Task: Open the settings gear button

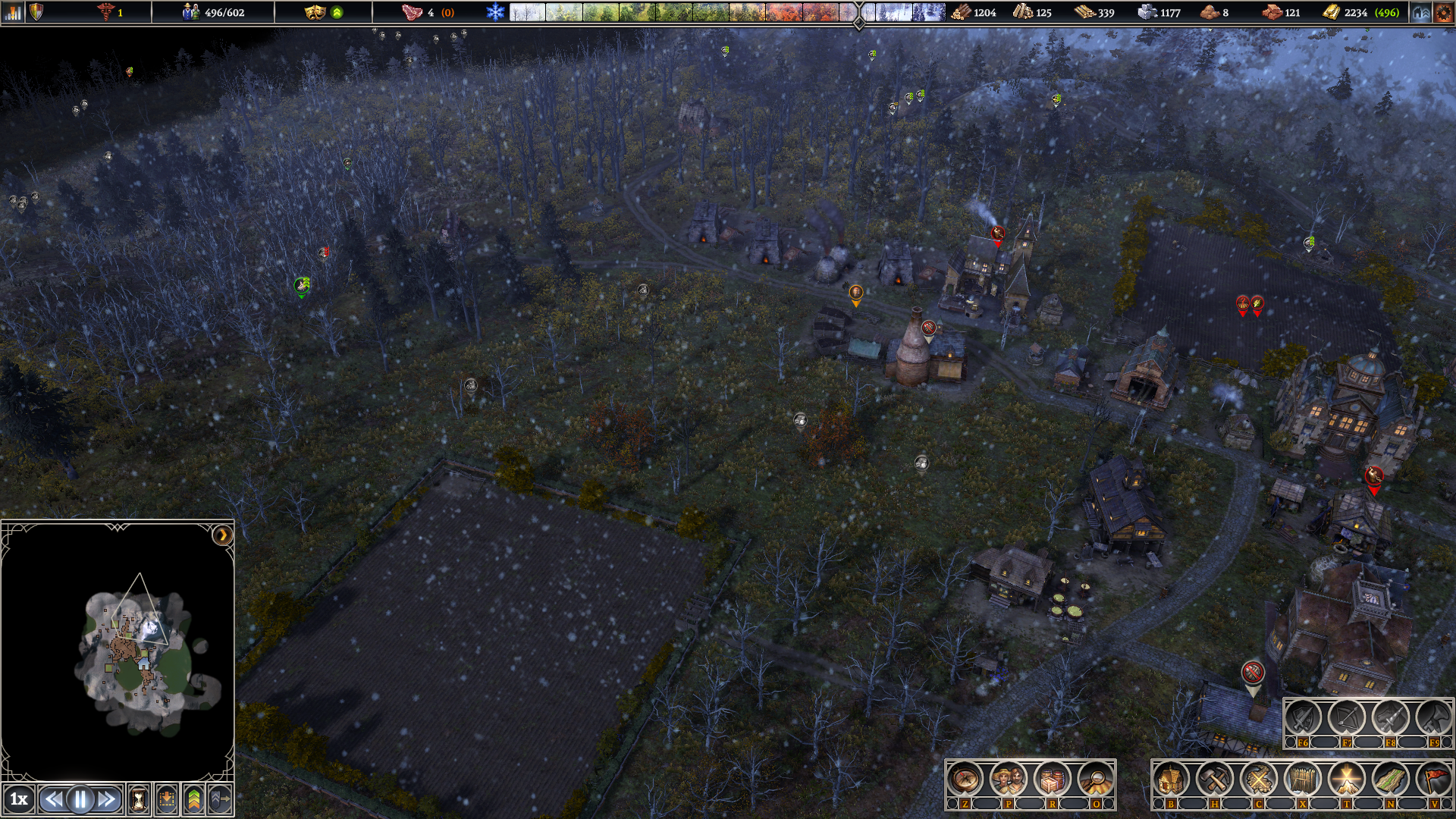Action: point(1443,12)
